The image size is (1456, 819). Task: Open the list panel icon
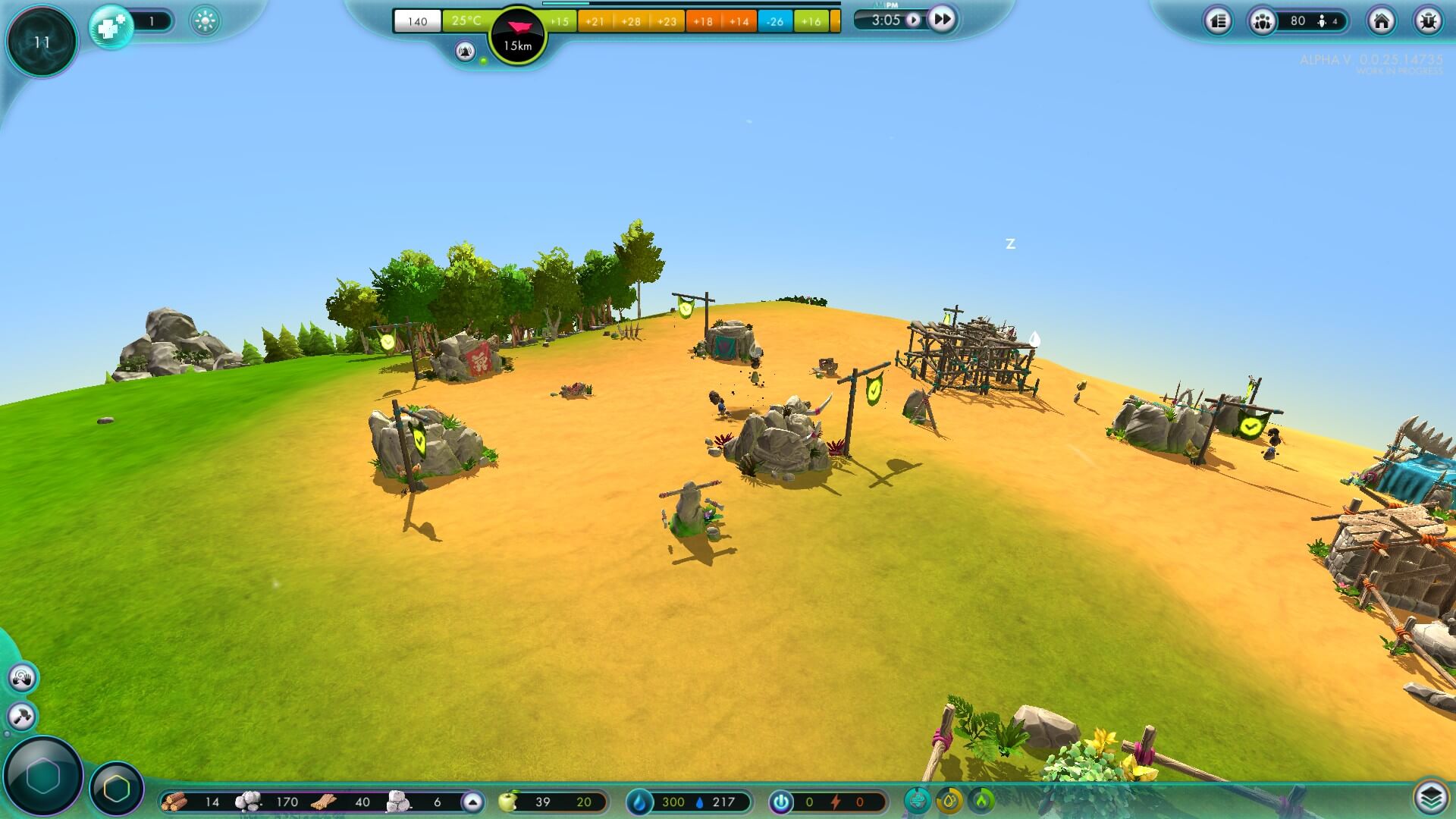click(1218, 21)
